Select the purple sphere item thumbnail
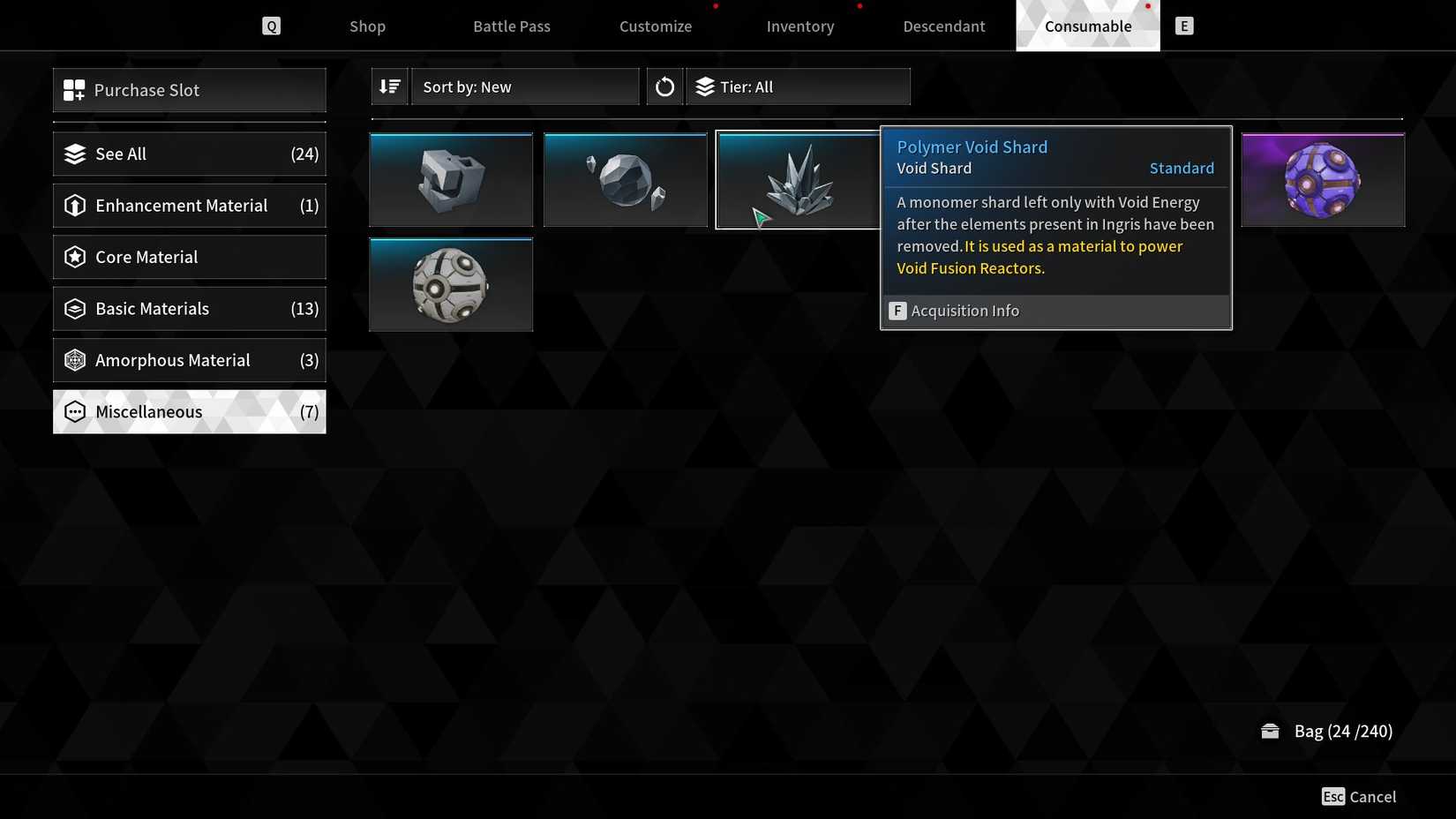This screenshot has height=819, width=1456. pos(1323,179)
